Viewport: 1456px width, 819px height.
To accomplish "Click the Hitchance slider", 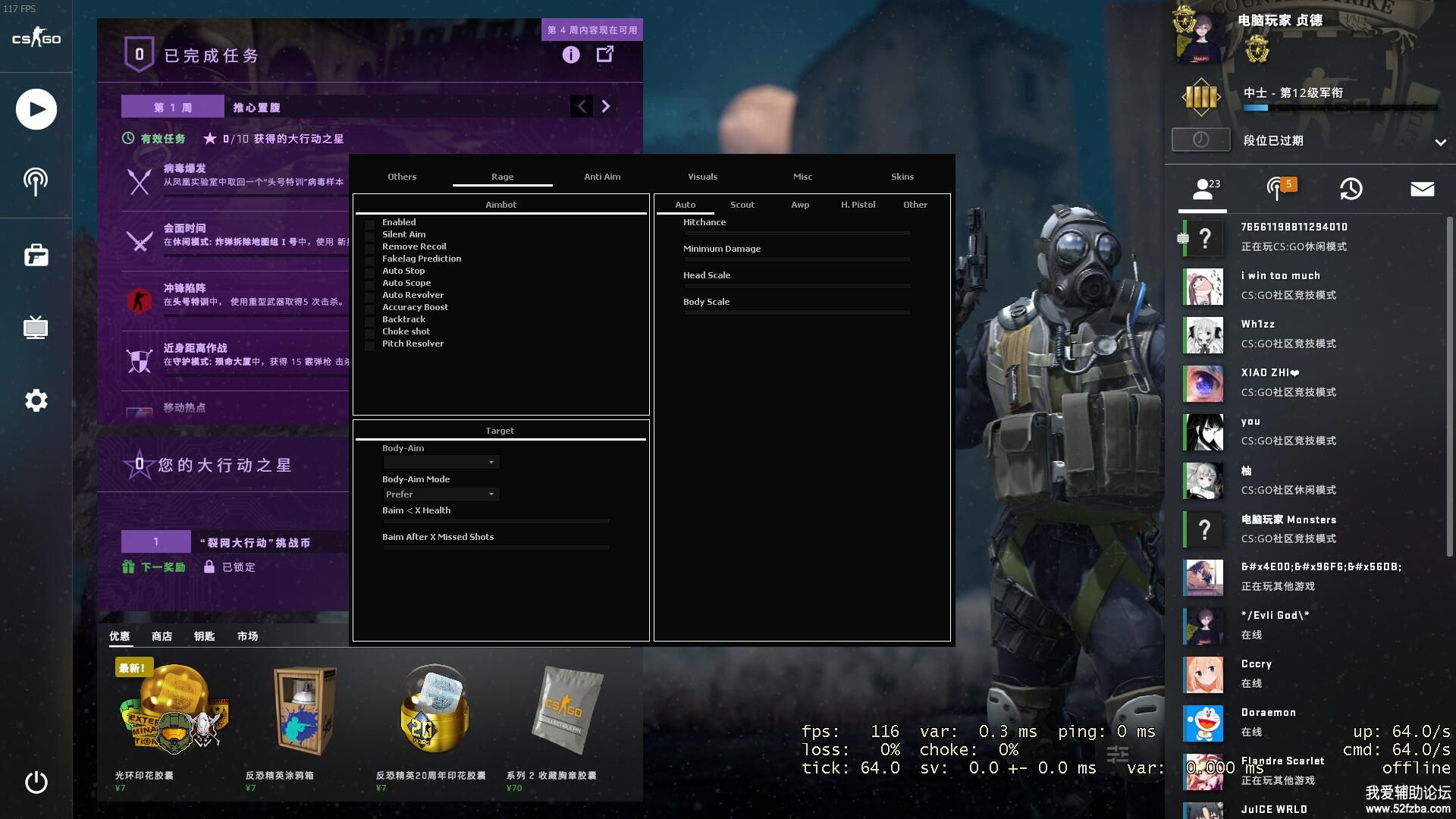I will pos(796,233).
